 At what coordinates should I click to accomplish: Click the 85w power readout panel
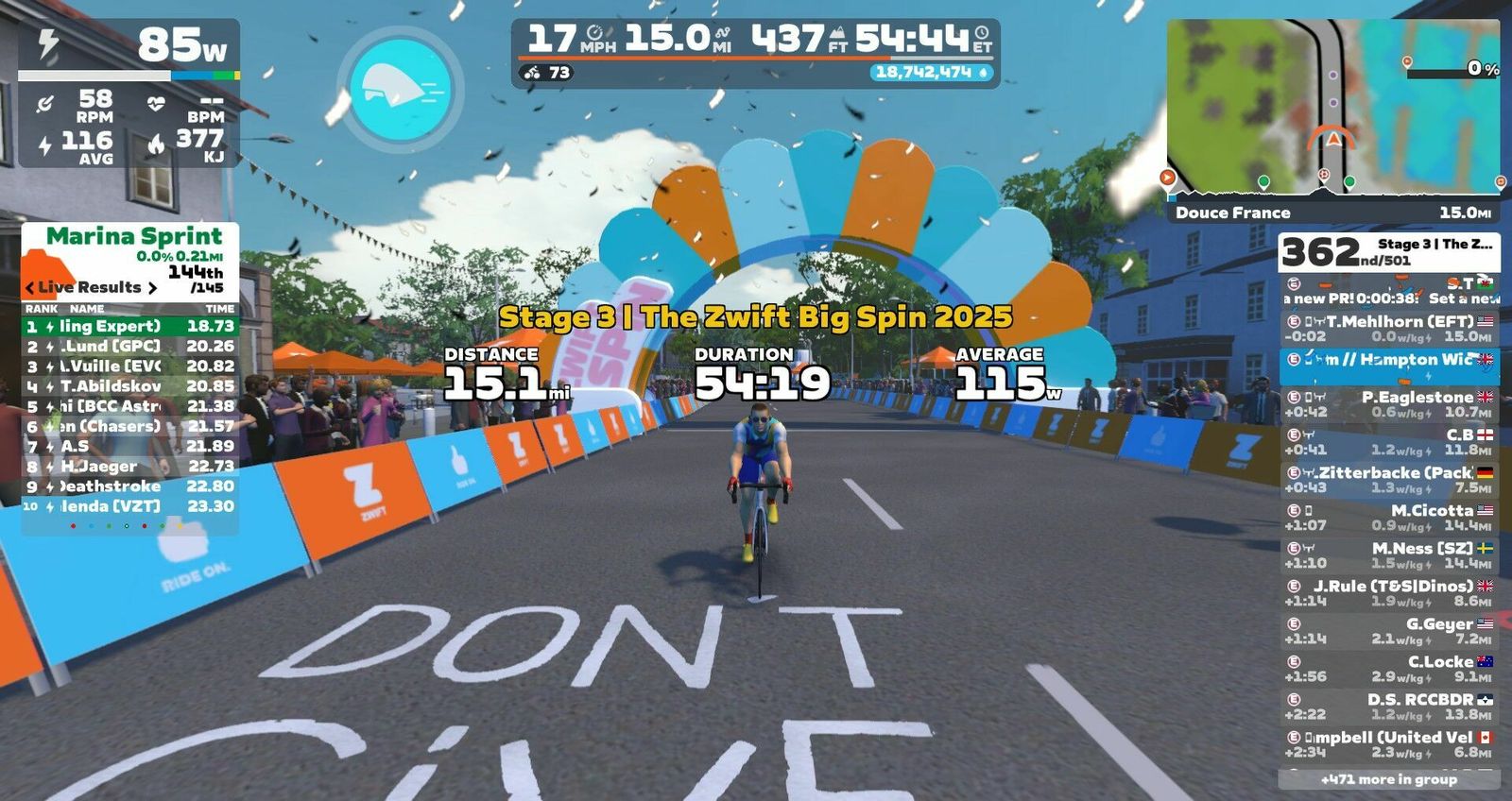(129, 45)
